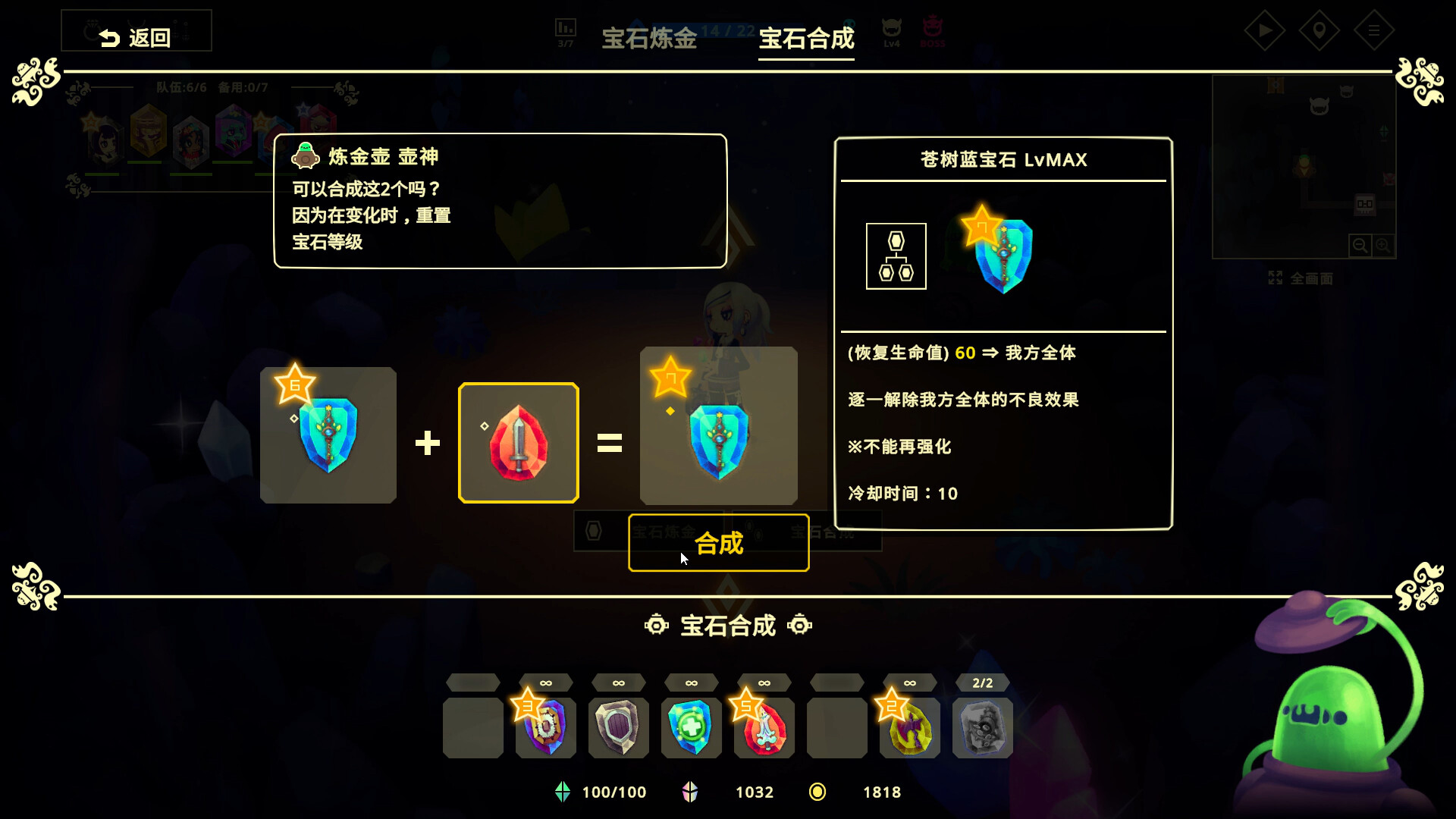This screenshot has width=1456, height=819.
Task: Click the map pin location icon
Action: click(1319, 31)
